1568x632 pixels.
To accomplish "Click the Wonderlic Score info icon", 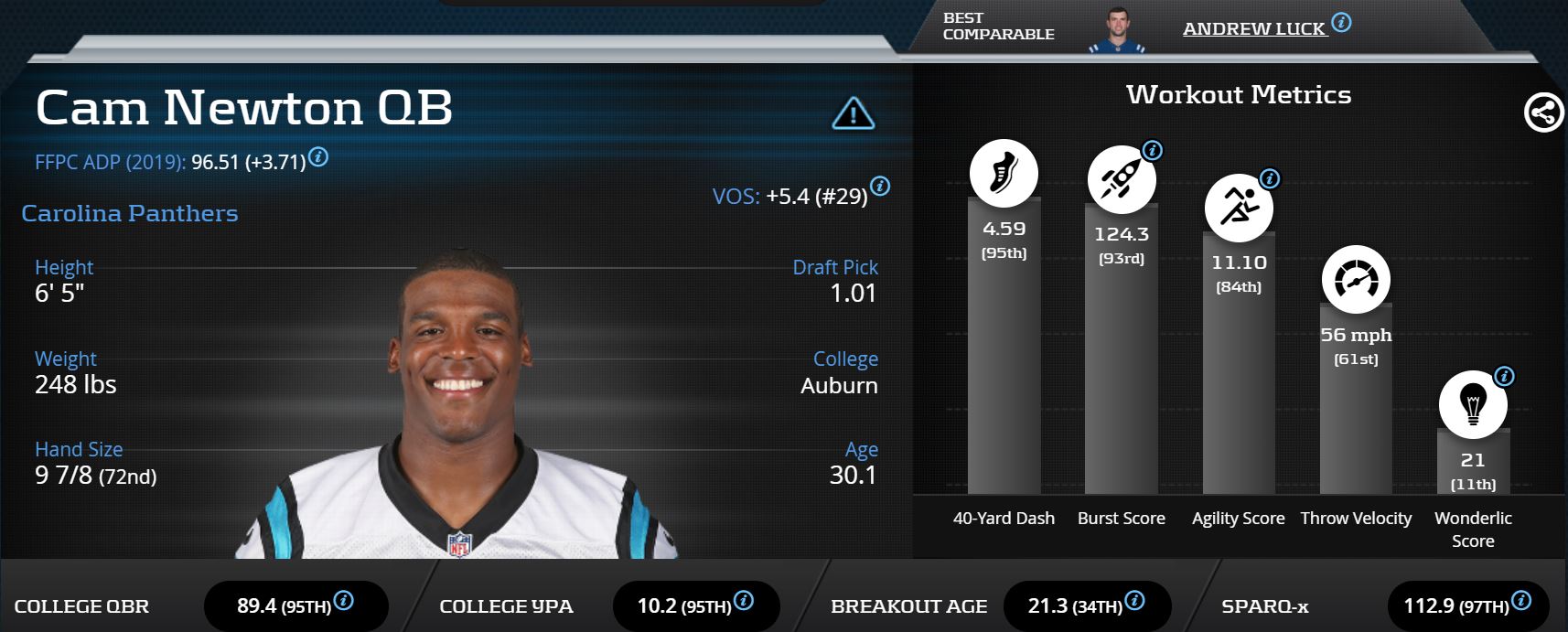I will click(x=1504, y=376).
